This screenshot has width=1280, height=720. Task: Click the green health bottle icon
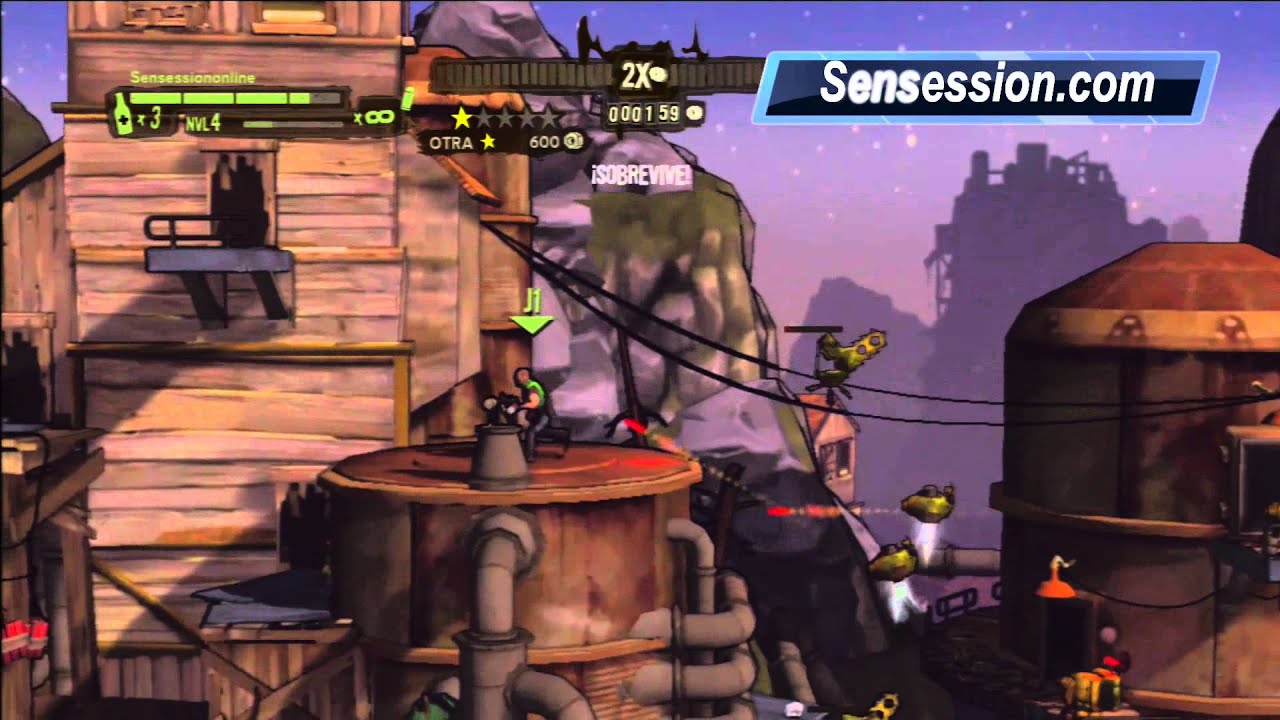pos(122,115)
